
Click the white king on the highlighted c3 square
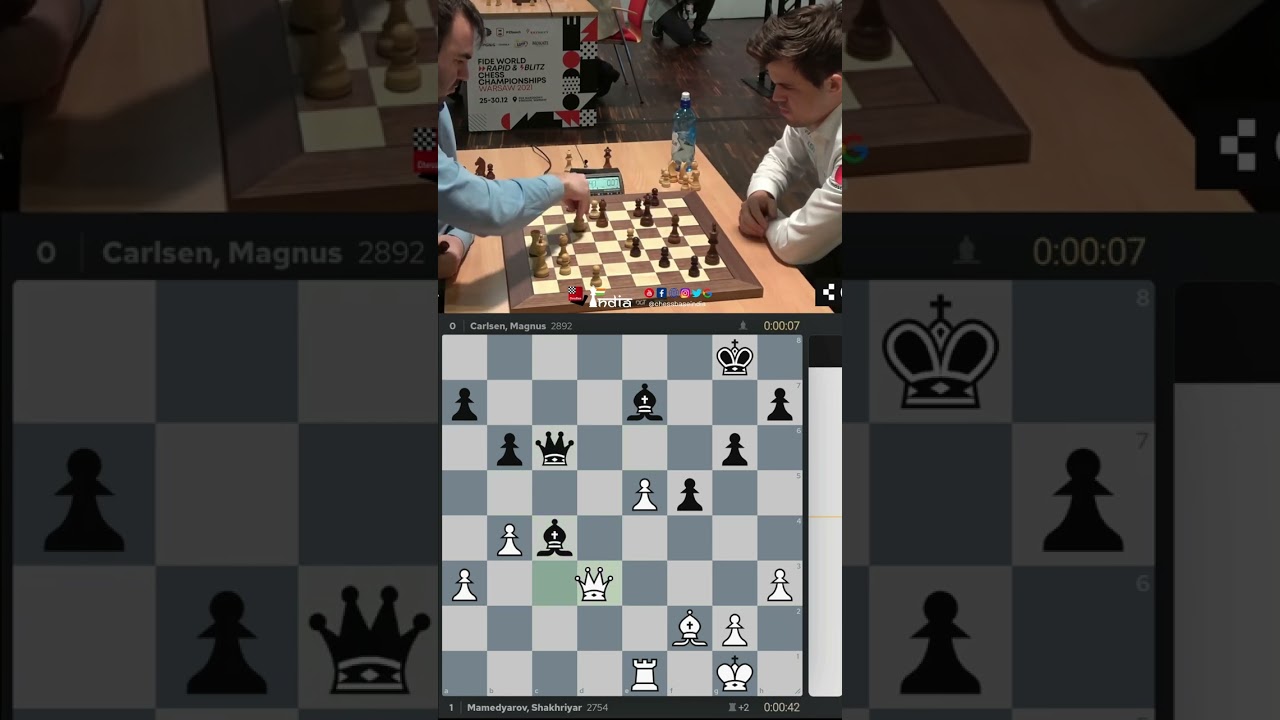click(595, 582)
